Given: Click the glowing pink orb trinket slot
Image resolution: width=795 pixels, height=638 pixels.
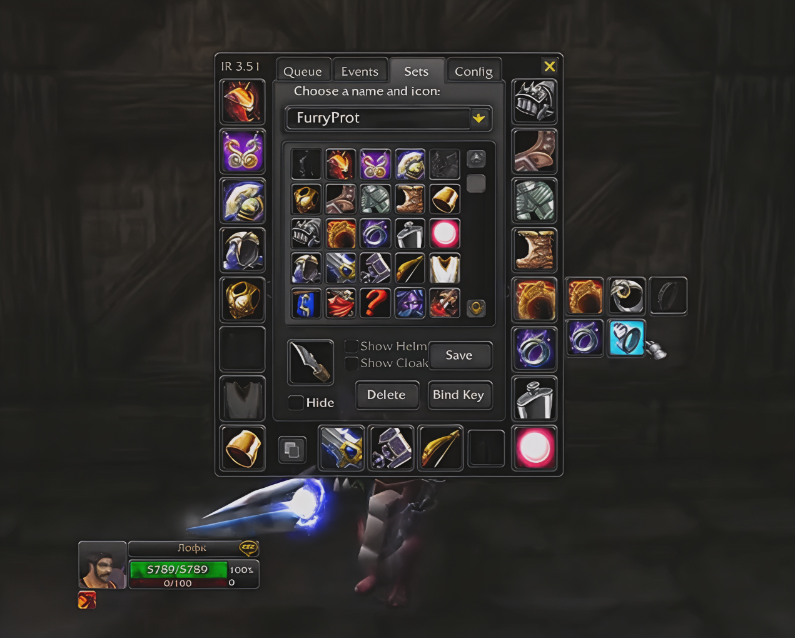Looking at the screenshot, I should tap(535, 448).
